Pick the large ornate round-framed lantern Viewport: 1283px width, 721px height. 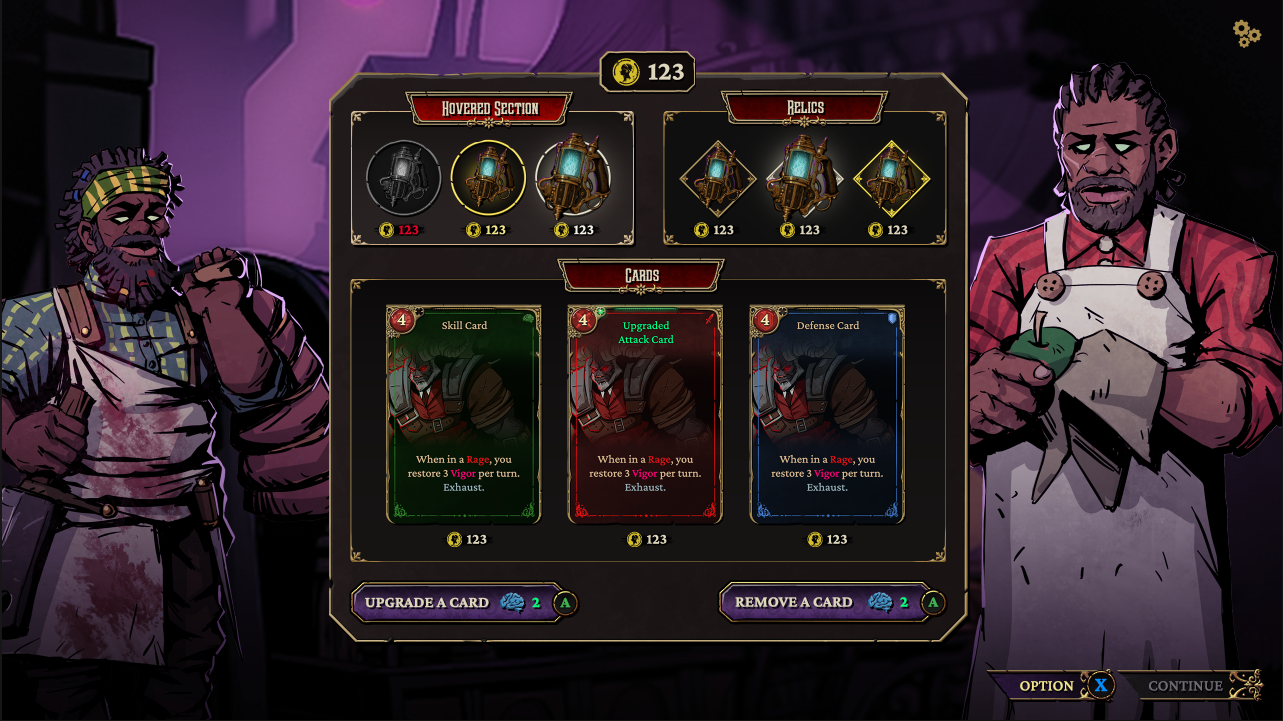(573, 178)
